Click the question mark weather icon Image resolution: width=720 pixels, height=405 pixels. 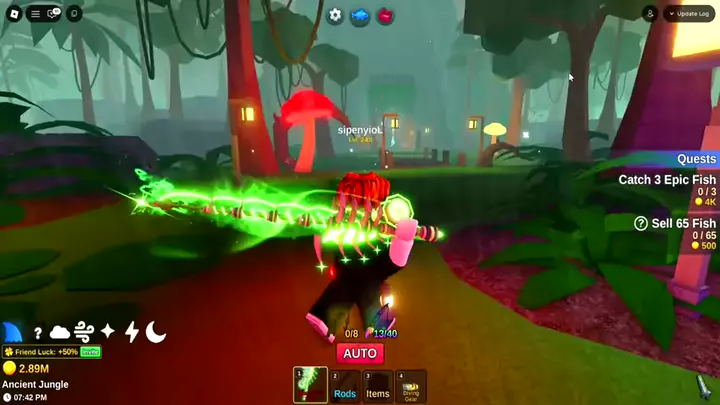click(38, 333)
